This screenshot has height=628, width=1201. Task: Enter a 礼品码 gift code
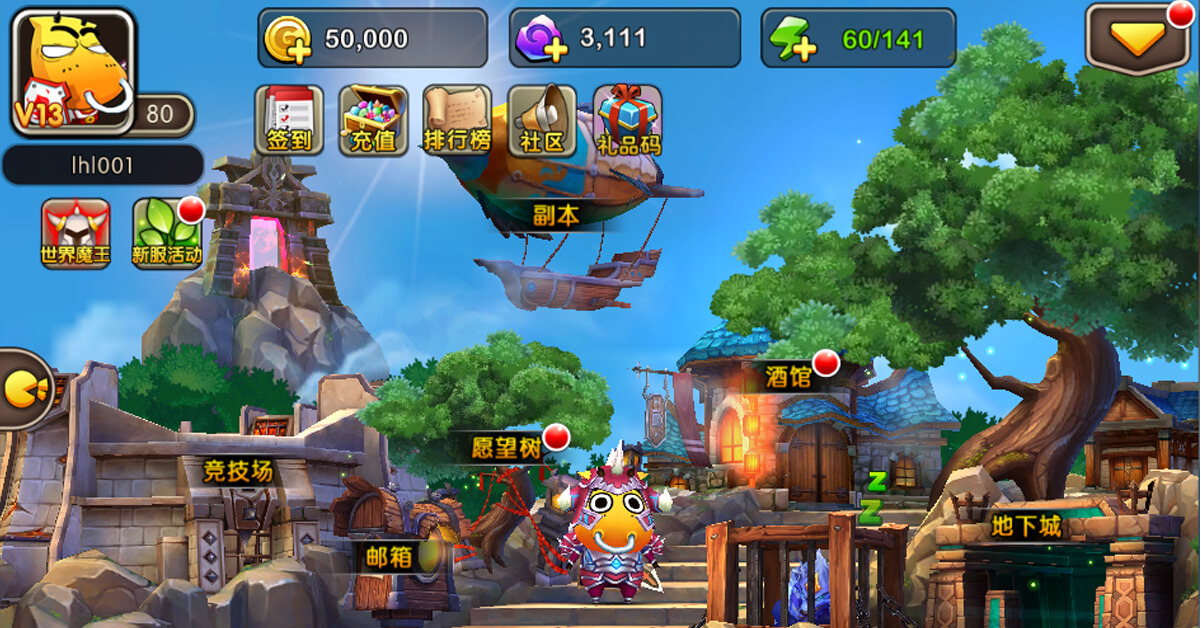(628, 120)
